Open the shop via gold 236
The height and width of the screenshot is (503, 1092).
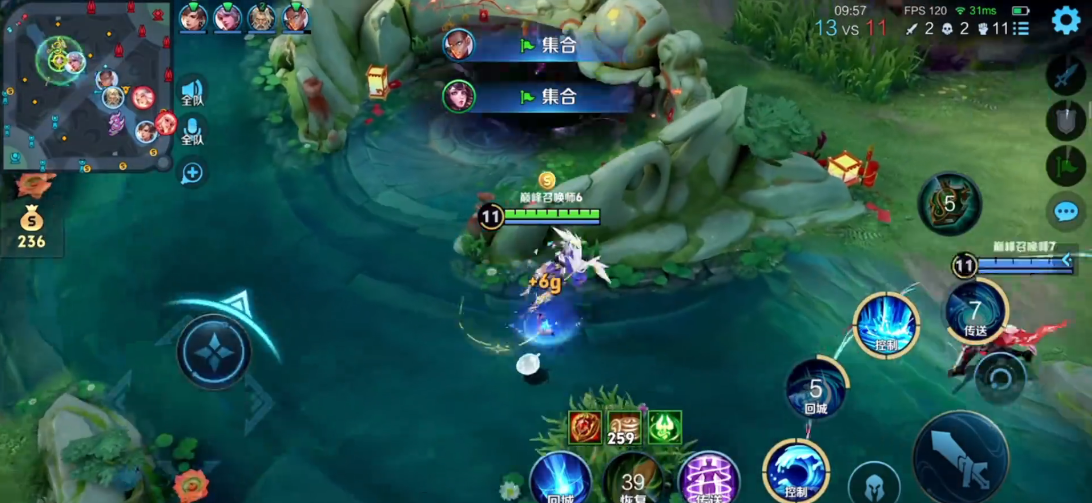pyautogui.click(x=31, y=228)
